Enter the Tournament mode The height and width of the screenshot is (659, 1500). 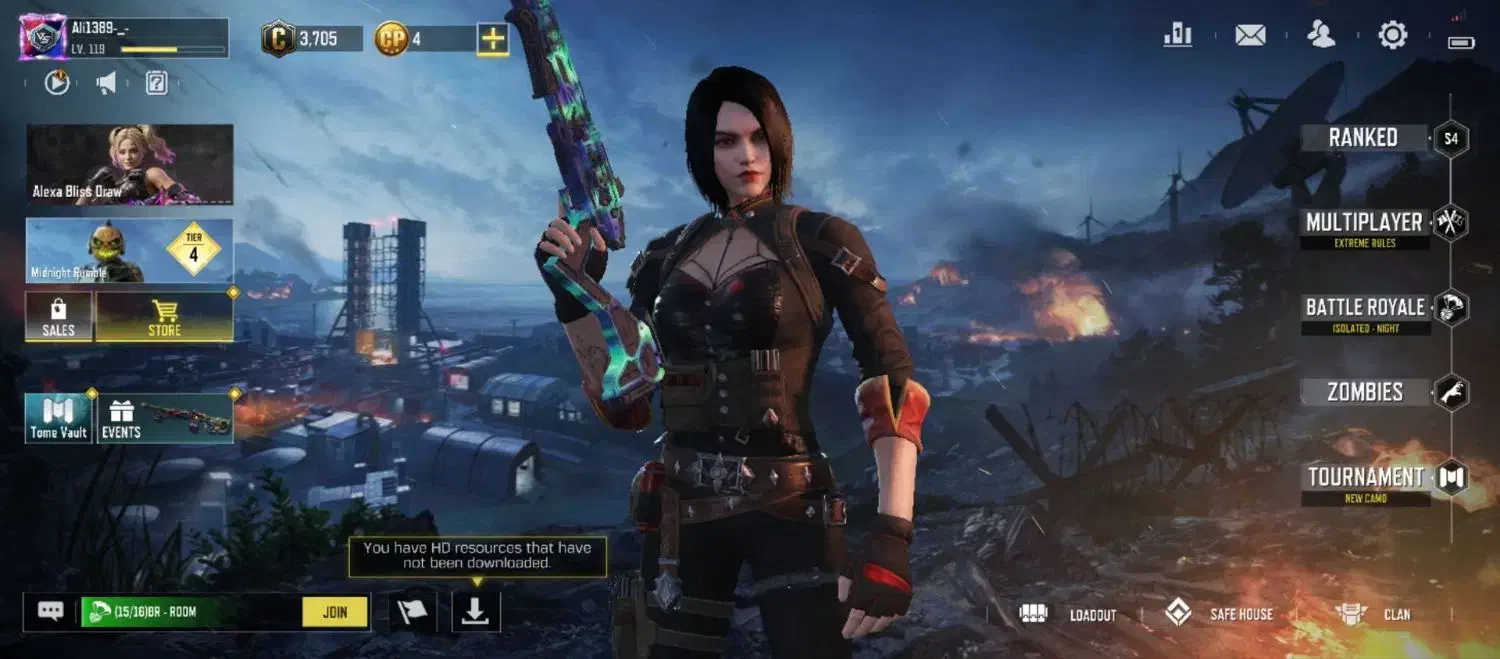point(1365,479)
